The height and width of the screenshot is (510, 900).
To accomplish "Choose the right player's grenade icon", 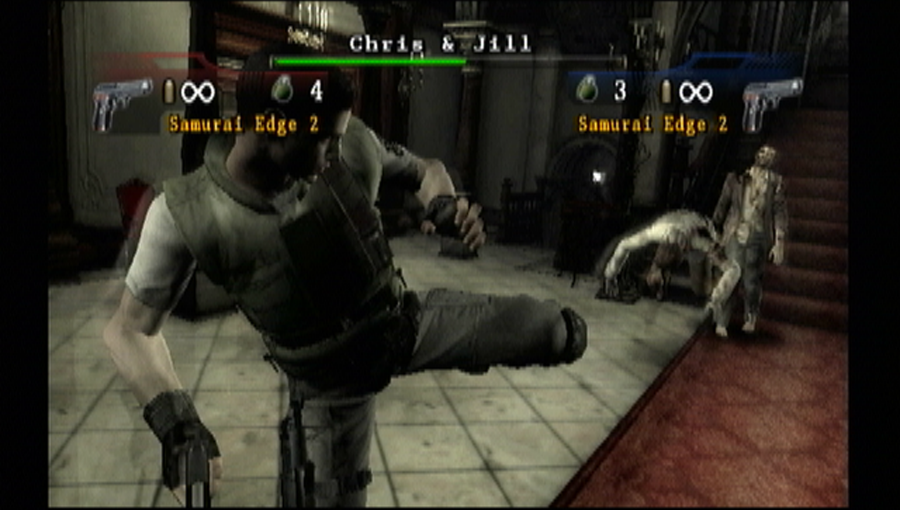I will pos(587,90).
